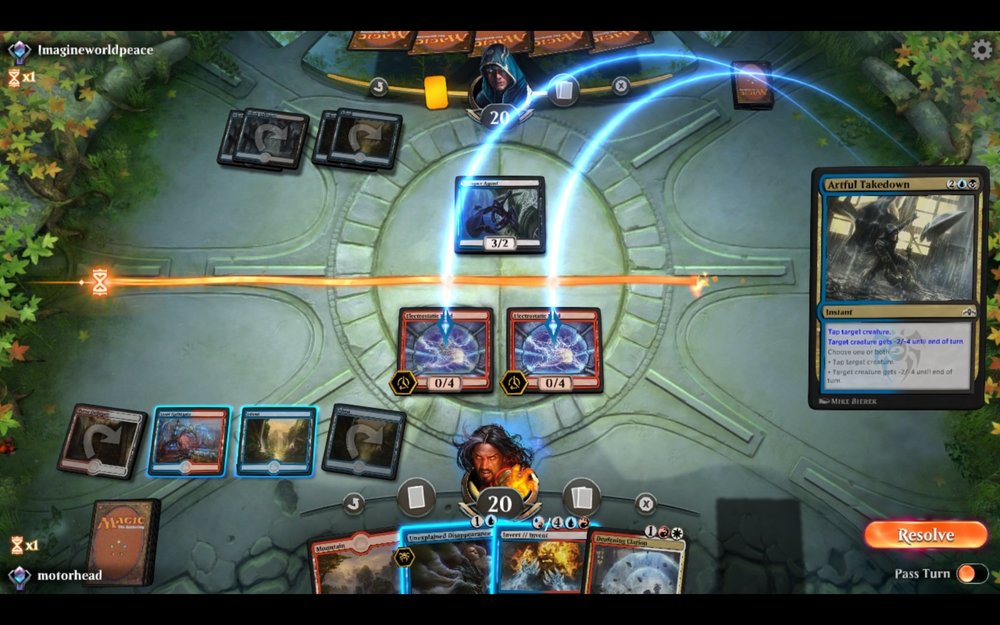Inspect the Artful Takedown card preview

[x=899, y=288]
